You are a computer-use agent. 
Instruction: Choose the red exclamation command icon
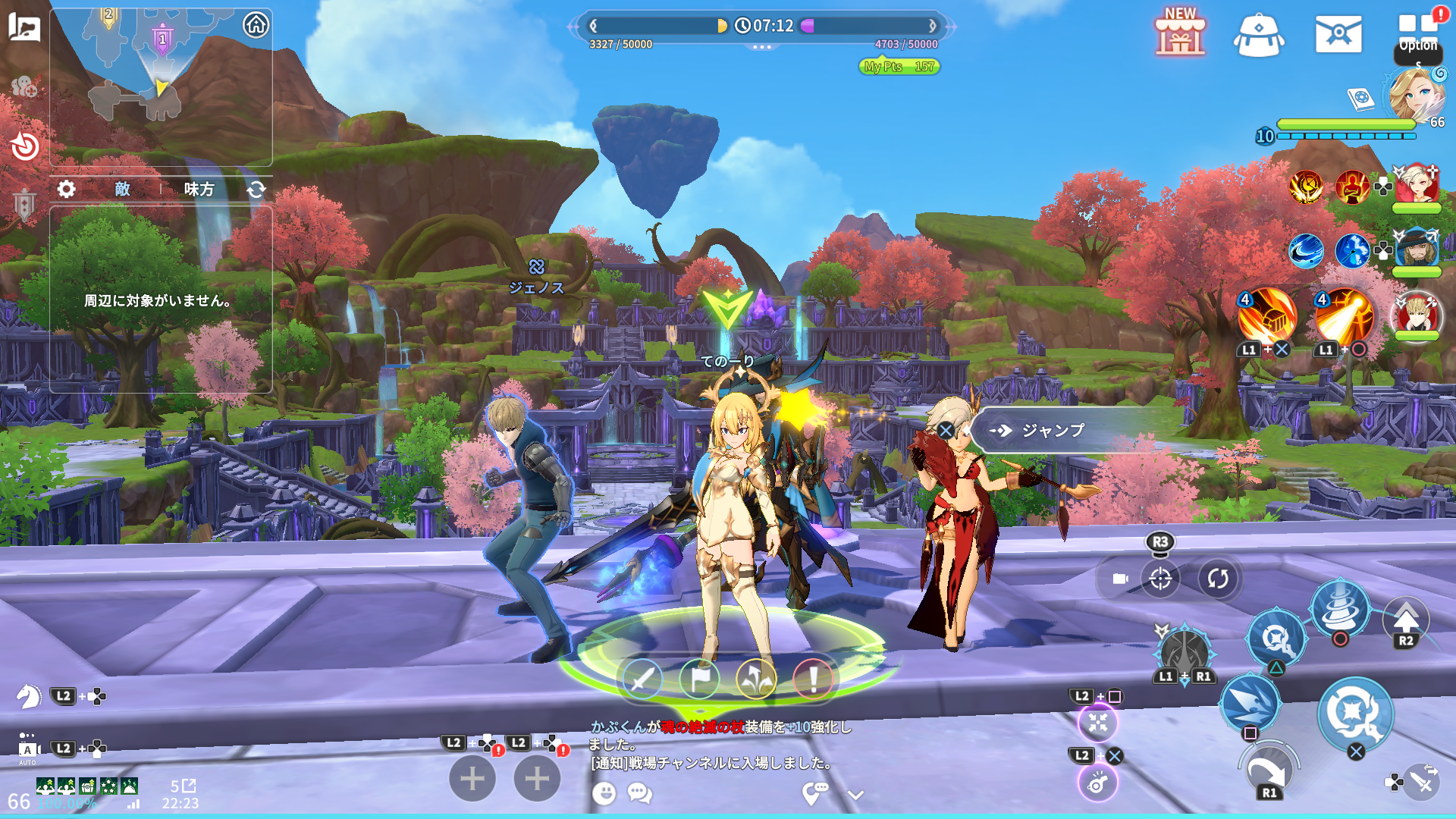813,679
